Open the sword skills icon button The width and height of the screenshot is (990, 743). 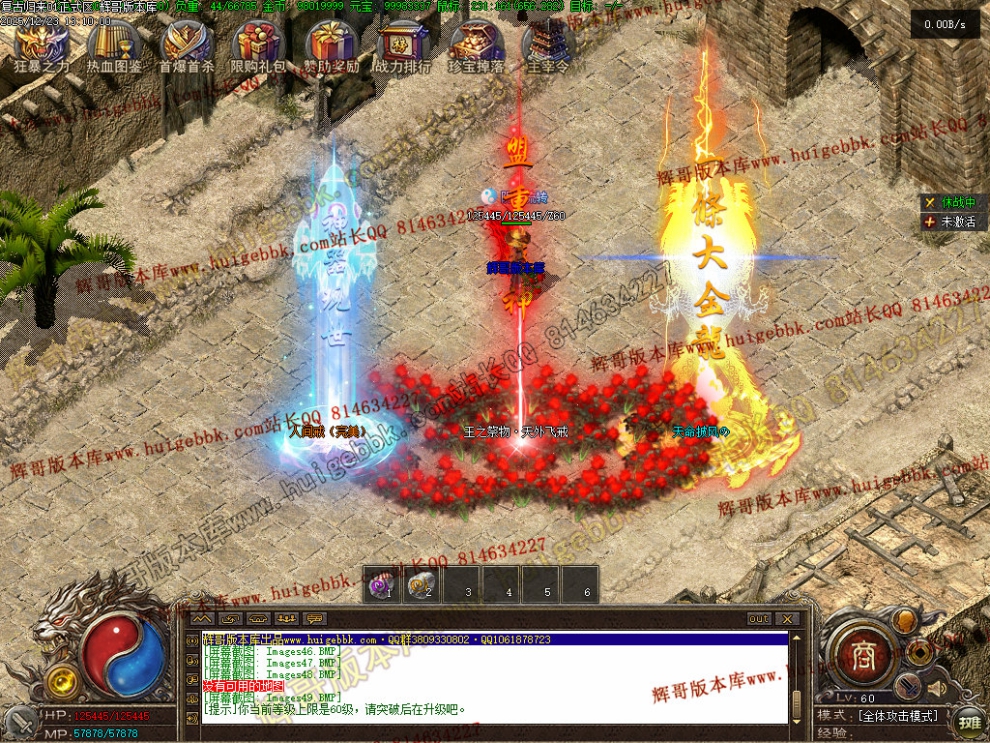coord(906,685)
